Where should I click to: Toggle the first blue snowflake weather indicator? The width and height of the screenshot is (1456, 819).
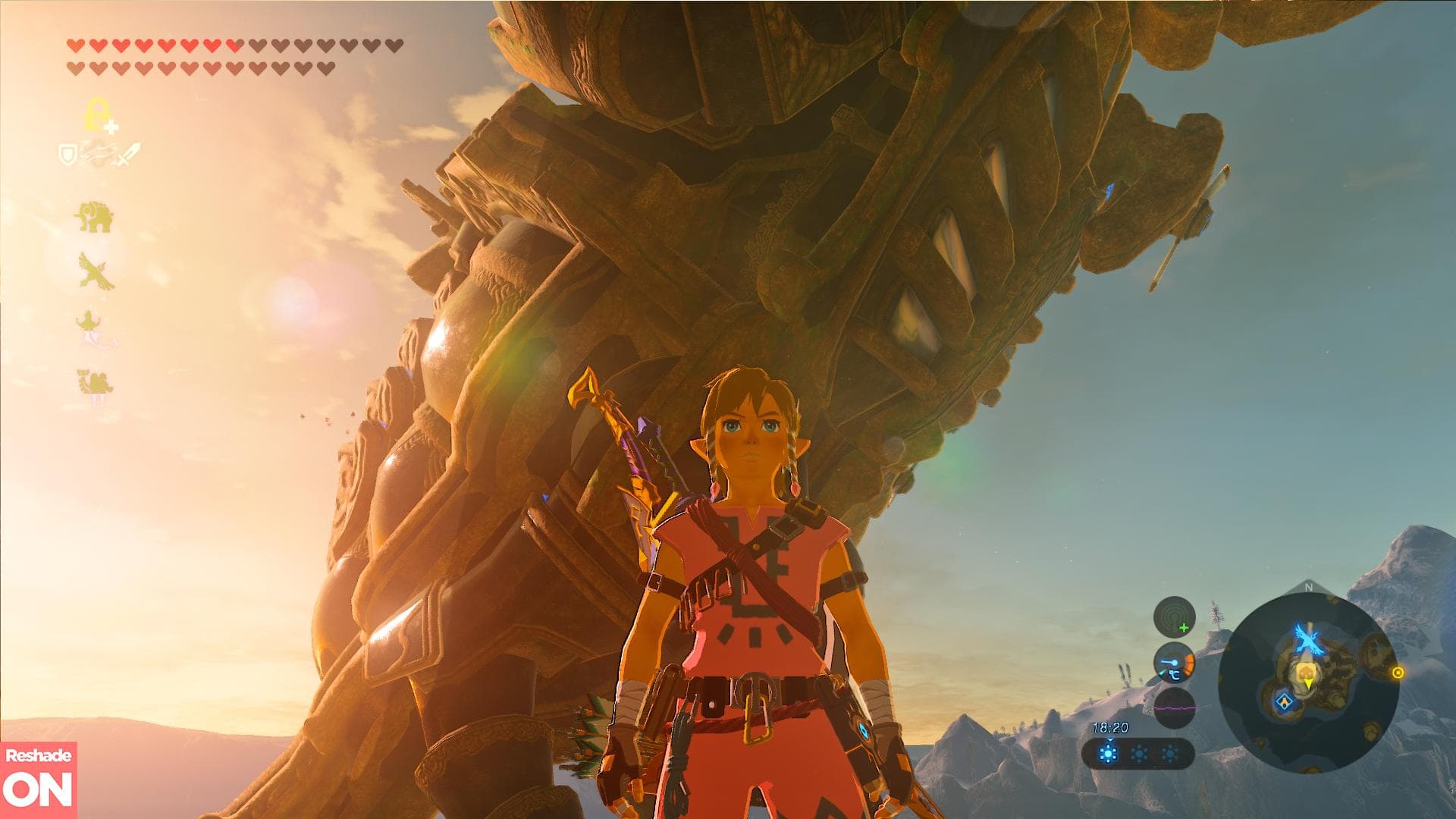tap(1108, 753)
